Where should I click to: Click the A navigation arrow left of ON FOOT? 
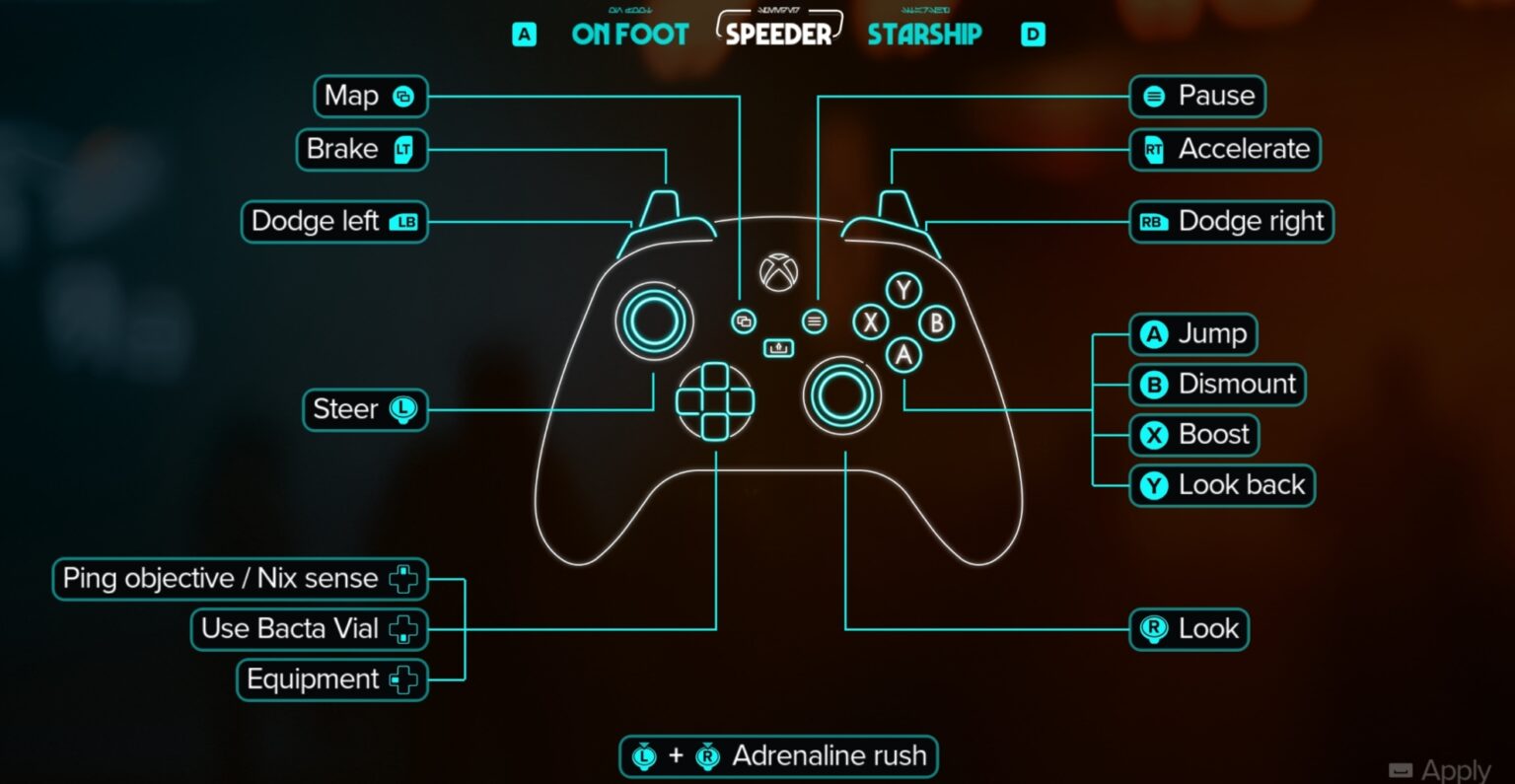[523, 34]
